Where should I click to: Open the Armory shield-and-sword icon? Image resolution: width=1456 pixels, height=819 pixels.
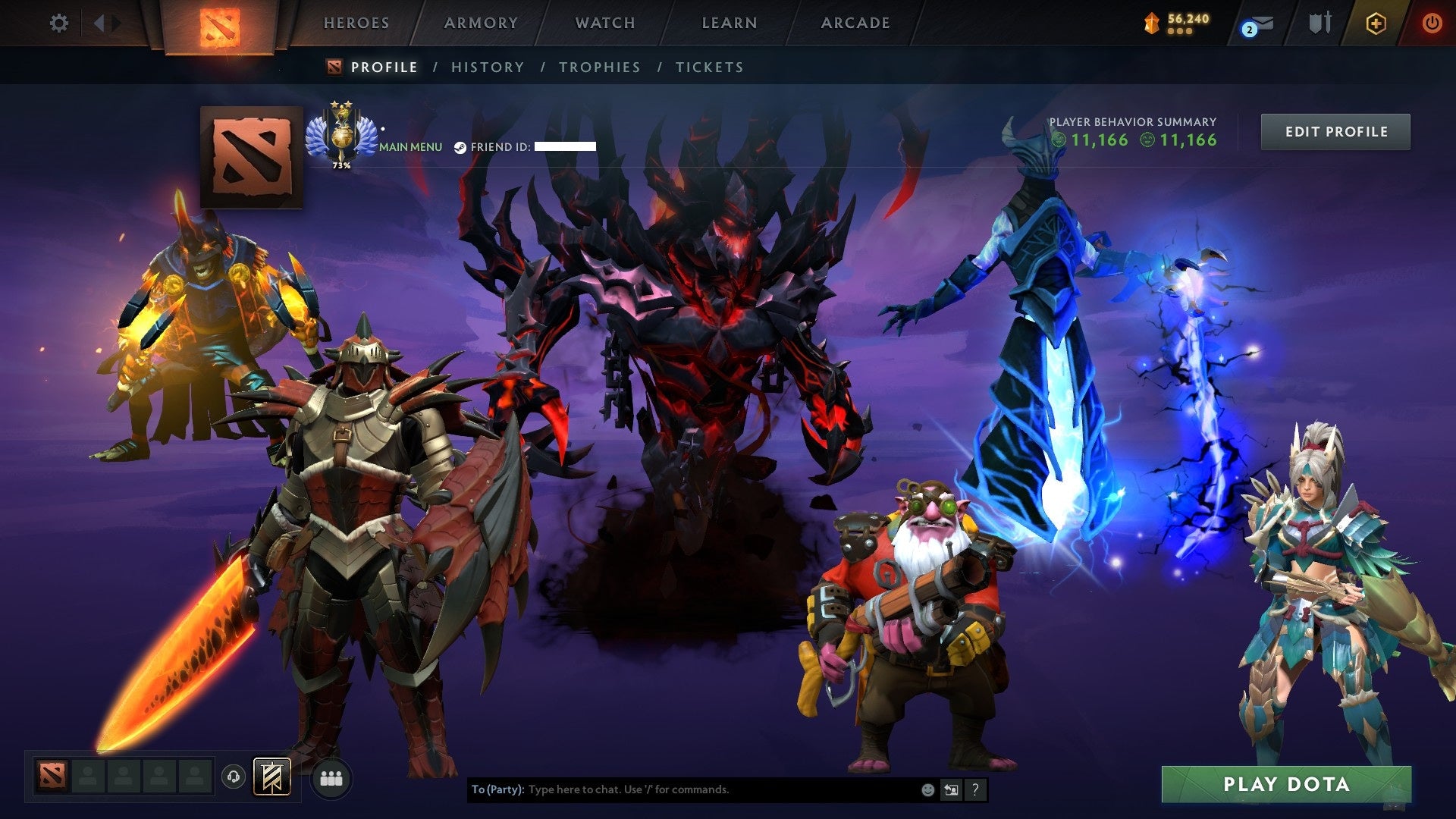[x=1317, y=24]
